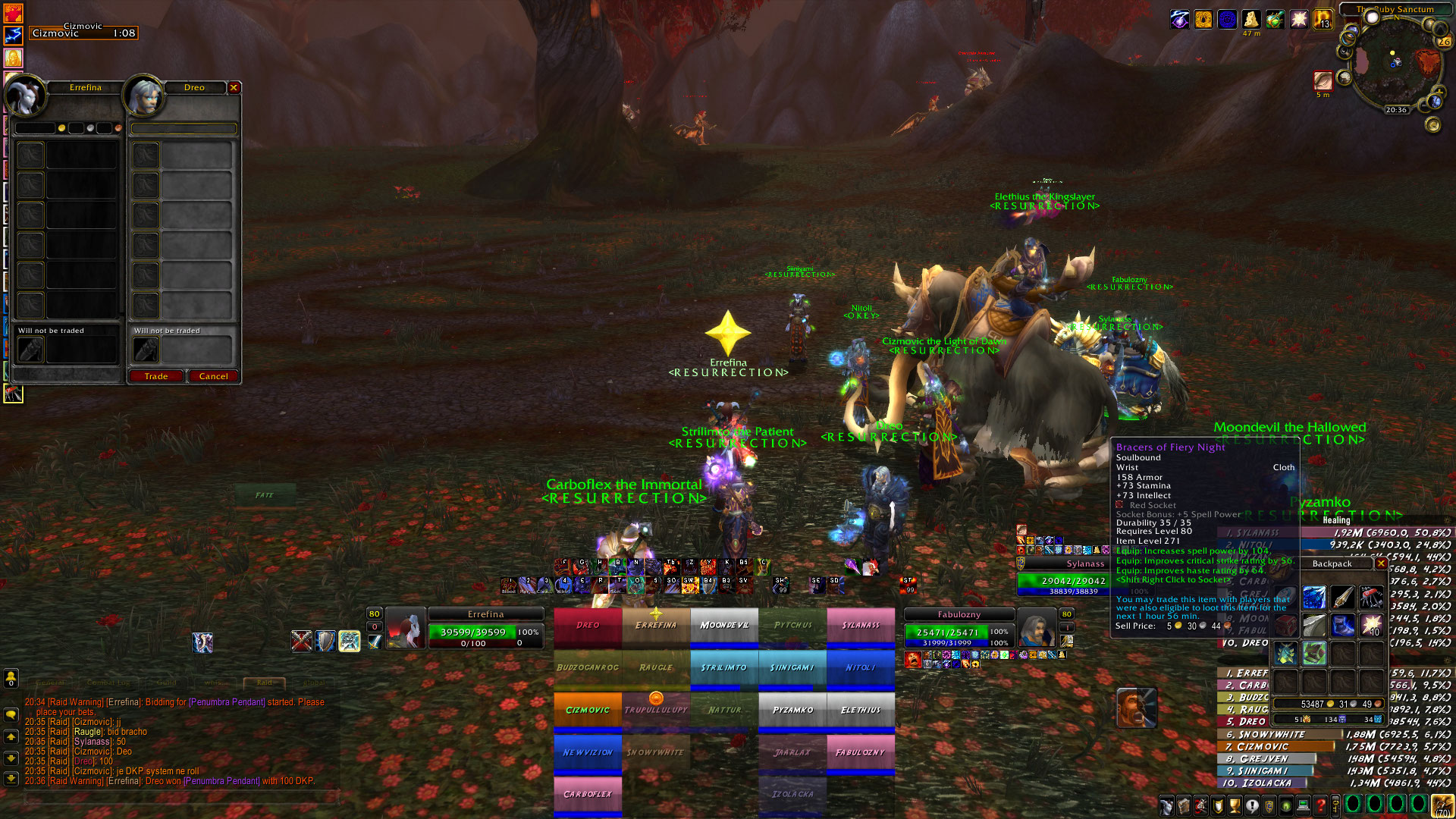Open the Guild chat tab

click(x=167, y=682)
